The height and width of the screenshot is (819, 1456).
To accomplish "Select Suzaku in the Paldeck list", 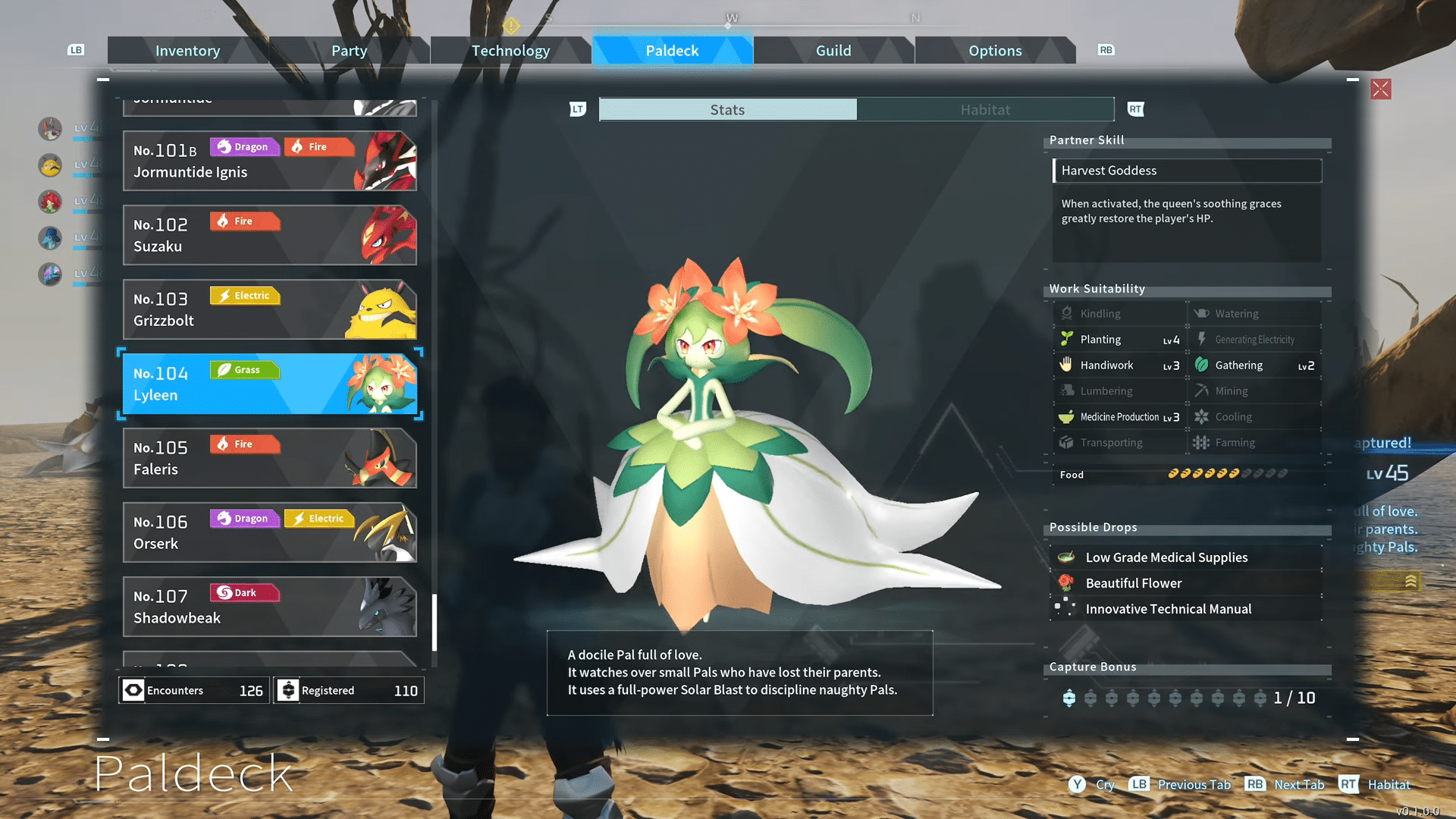I will click(269, 235).
